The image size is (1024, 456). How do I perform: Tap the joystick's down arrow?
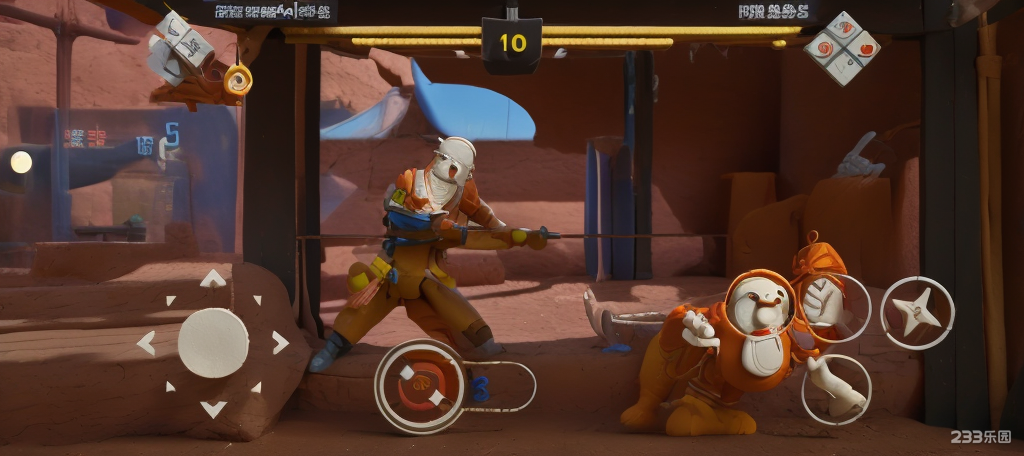[x=213, y=408]
